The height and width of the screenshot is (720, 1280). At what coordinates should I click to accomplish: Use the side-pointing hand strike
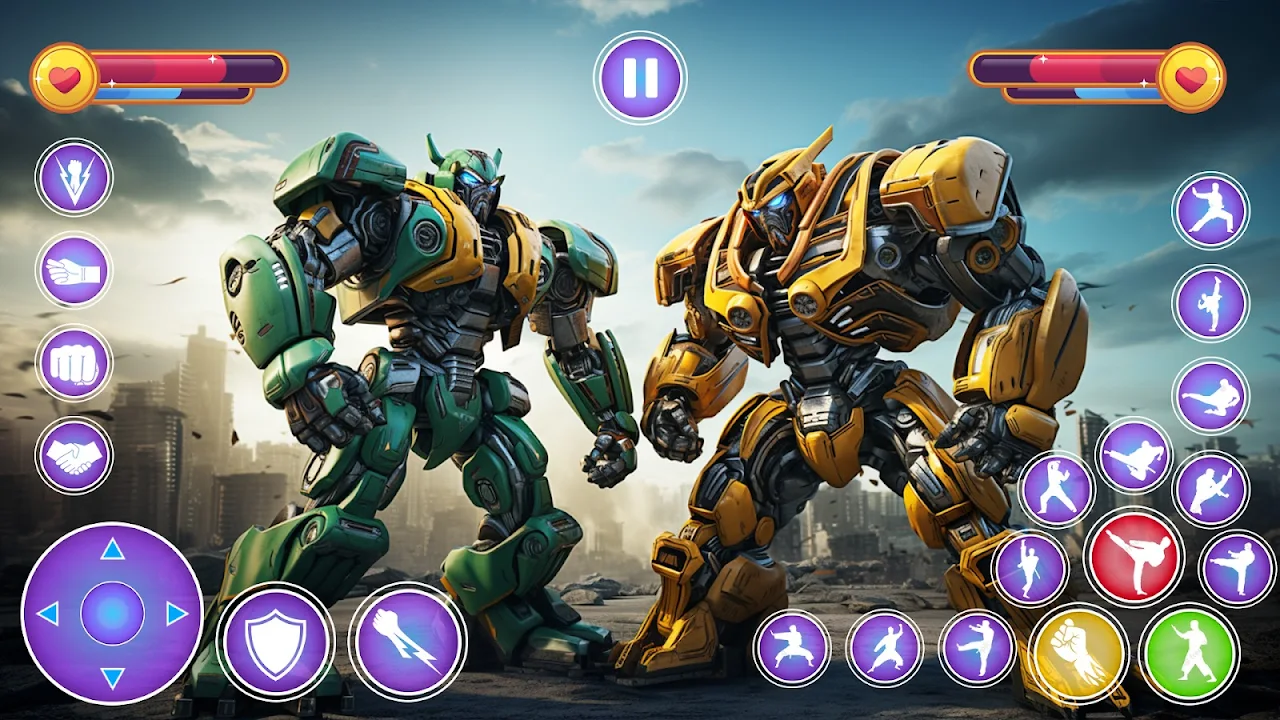(x=74, y=270)
